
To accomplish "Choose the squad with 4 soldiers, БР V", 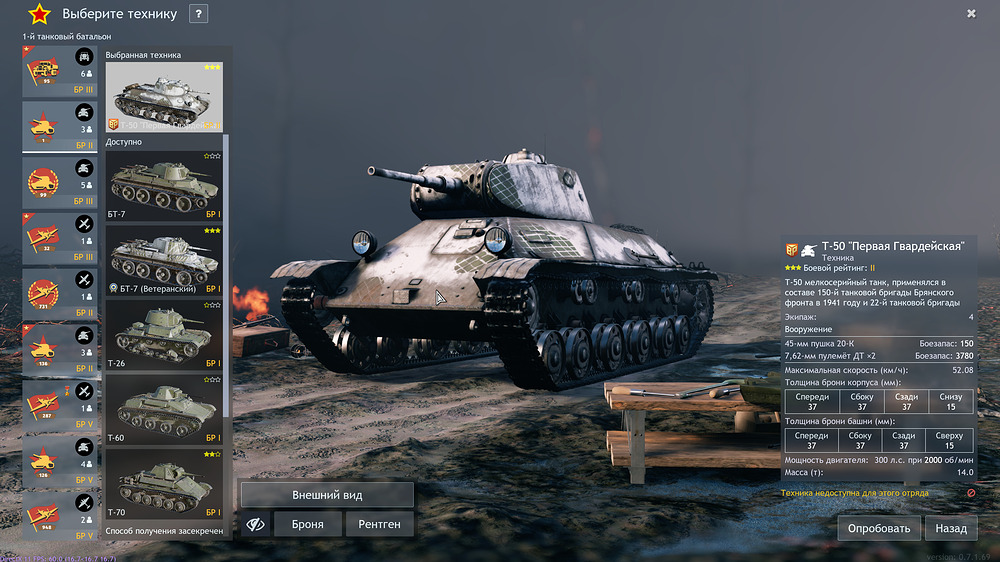I will tap(60, 462).
